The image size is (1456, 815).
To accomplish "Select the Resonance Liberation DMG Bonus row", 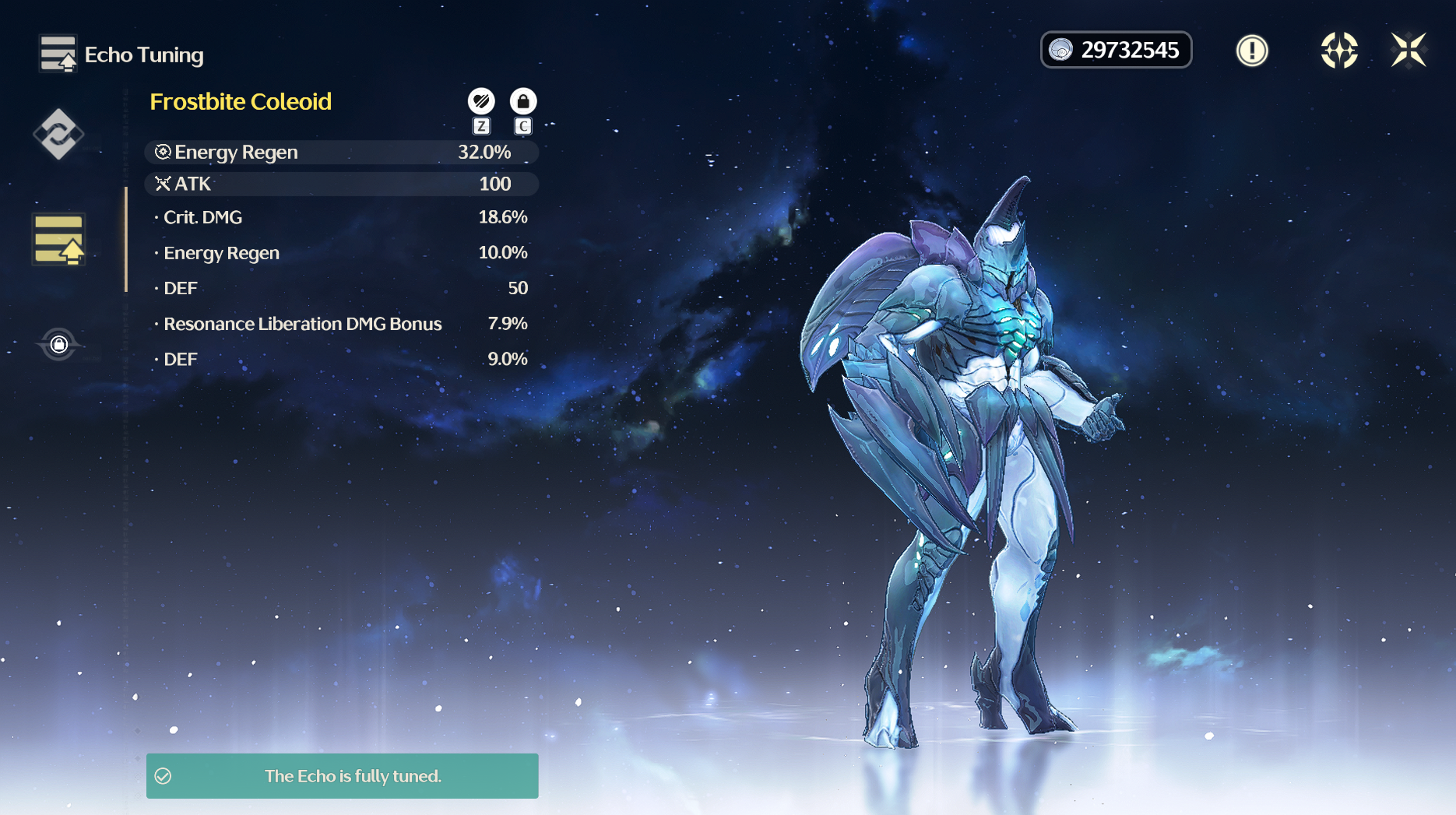I will (x=341, y=324).
